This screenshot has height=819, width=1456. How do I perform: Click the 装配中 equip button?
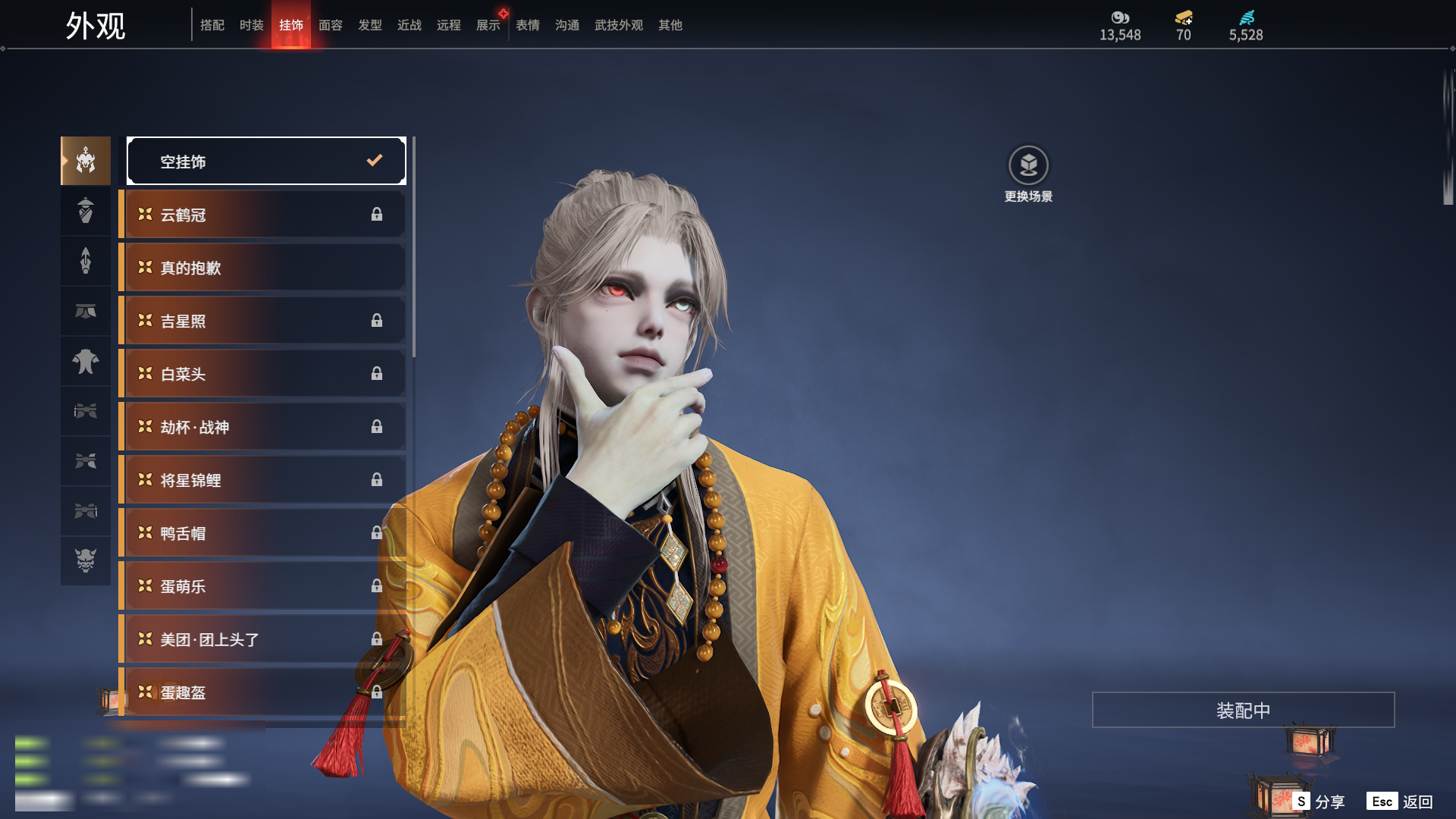[x=1243, y=710]
